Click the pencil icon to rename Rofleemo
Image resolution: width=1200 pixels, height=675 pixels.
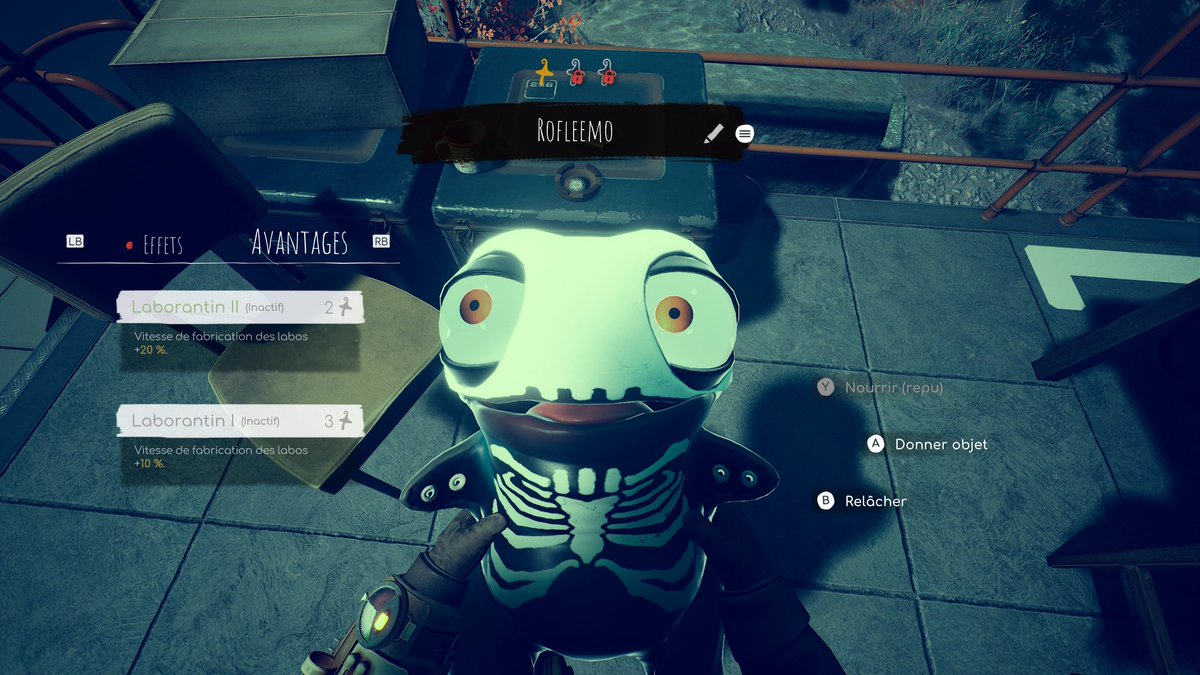point(713,133)
